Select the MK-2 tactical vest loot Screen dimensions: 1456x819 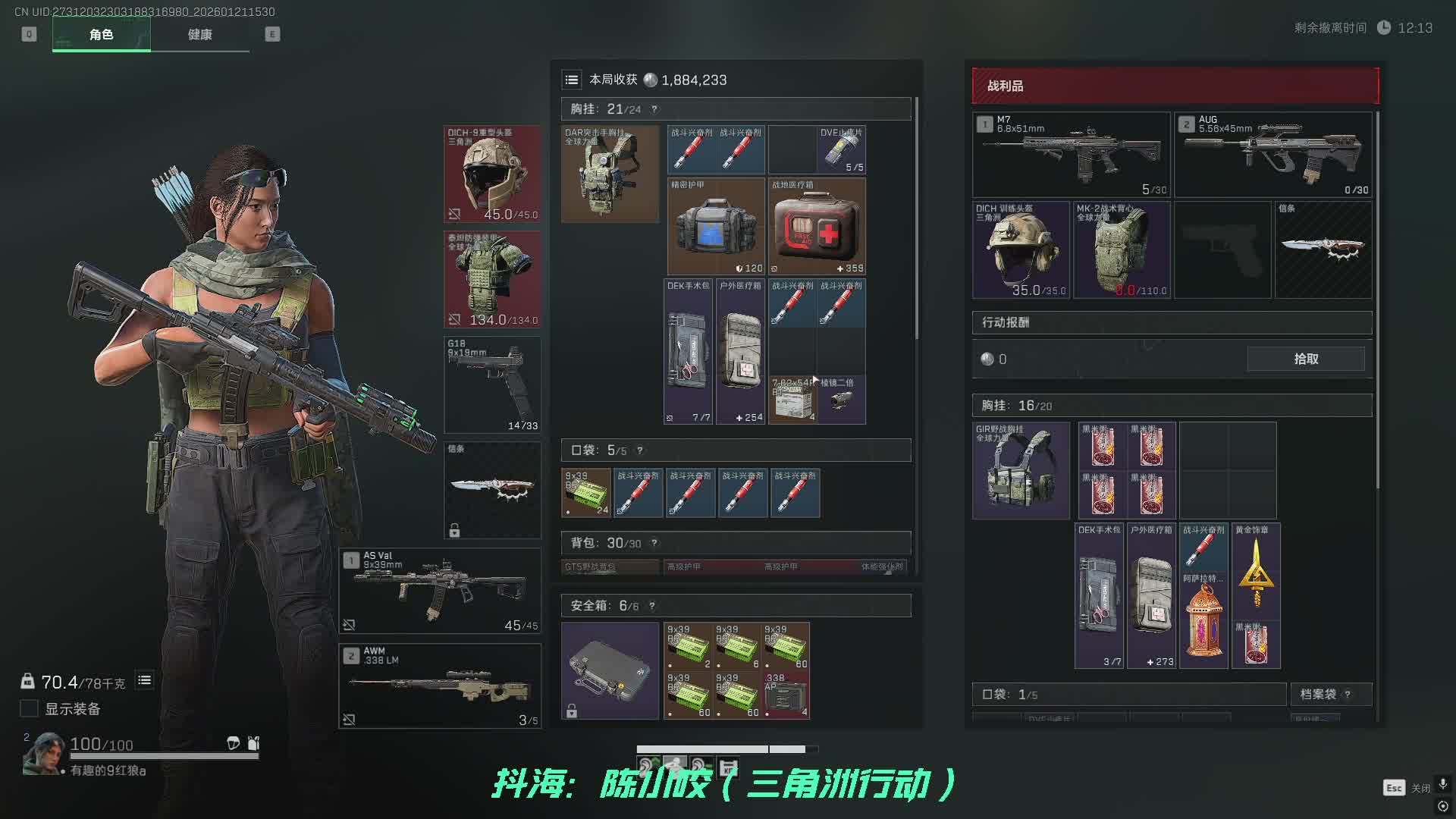pyautogui.click(x=1122, y=249)
